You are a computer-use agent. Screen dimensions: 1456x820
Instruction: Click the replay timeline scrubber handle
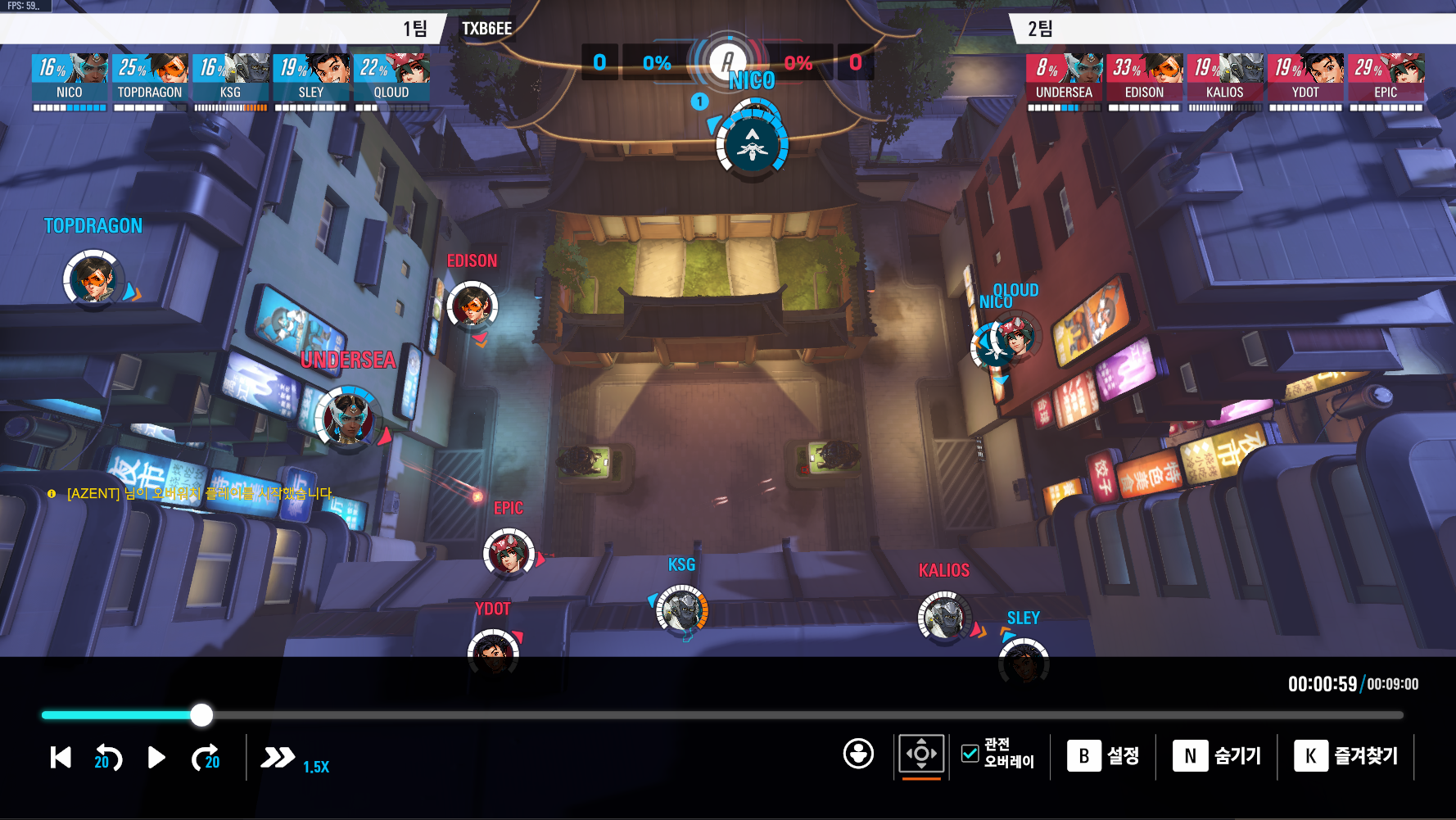[201, 715]
